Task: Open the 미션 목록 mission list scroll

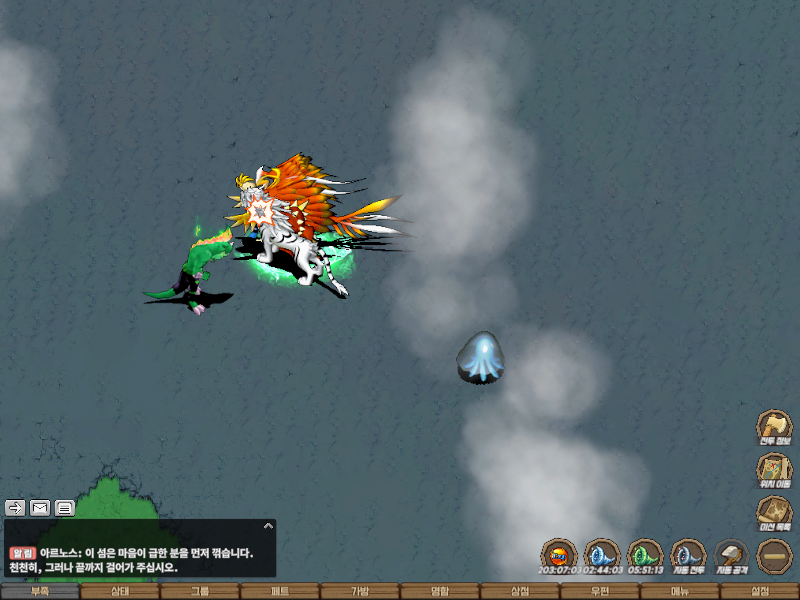Action: point(773,512)
